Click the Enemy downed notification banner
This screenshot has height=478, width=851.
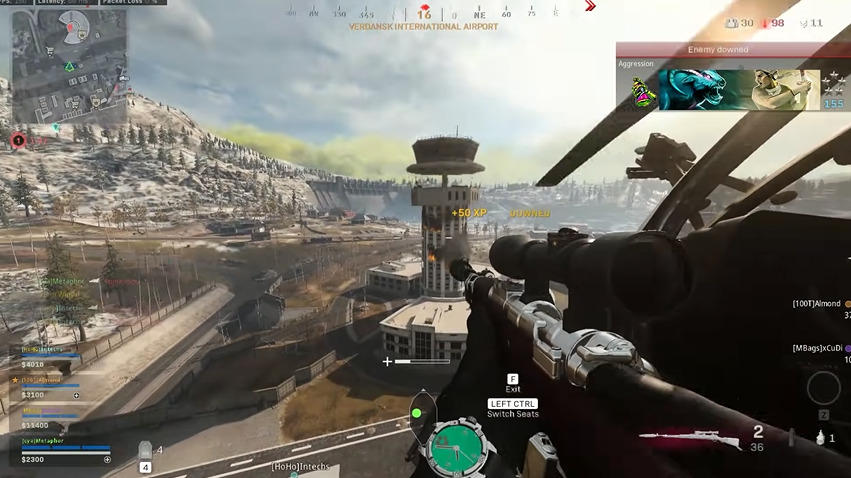(718, 49)
